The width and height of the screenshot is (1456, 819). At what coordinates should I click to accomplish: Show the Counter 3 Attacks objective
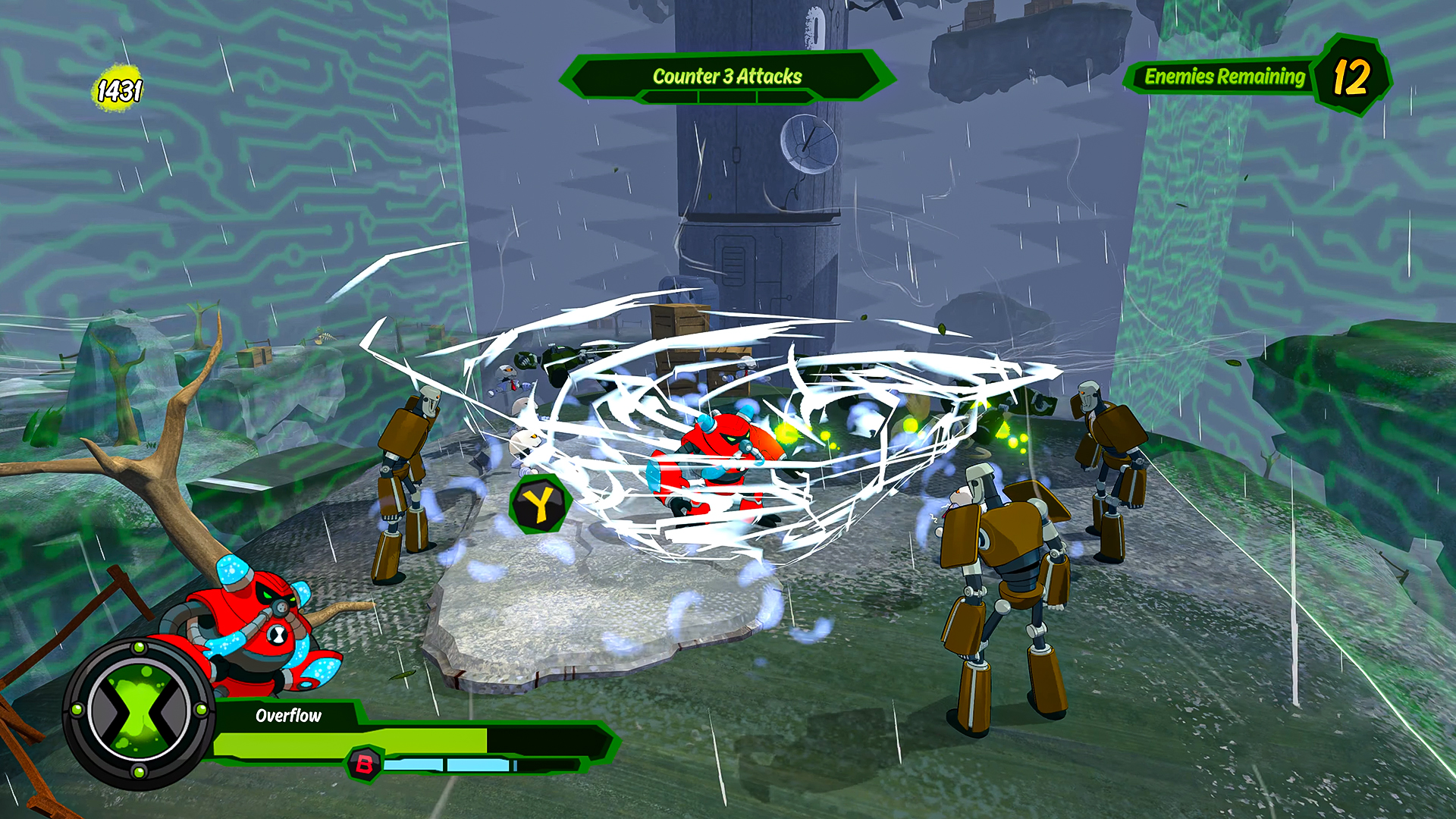point(727,77)
